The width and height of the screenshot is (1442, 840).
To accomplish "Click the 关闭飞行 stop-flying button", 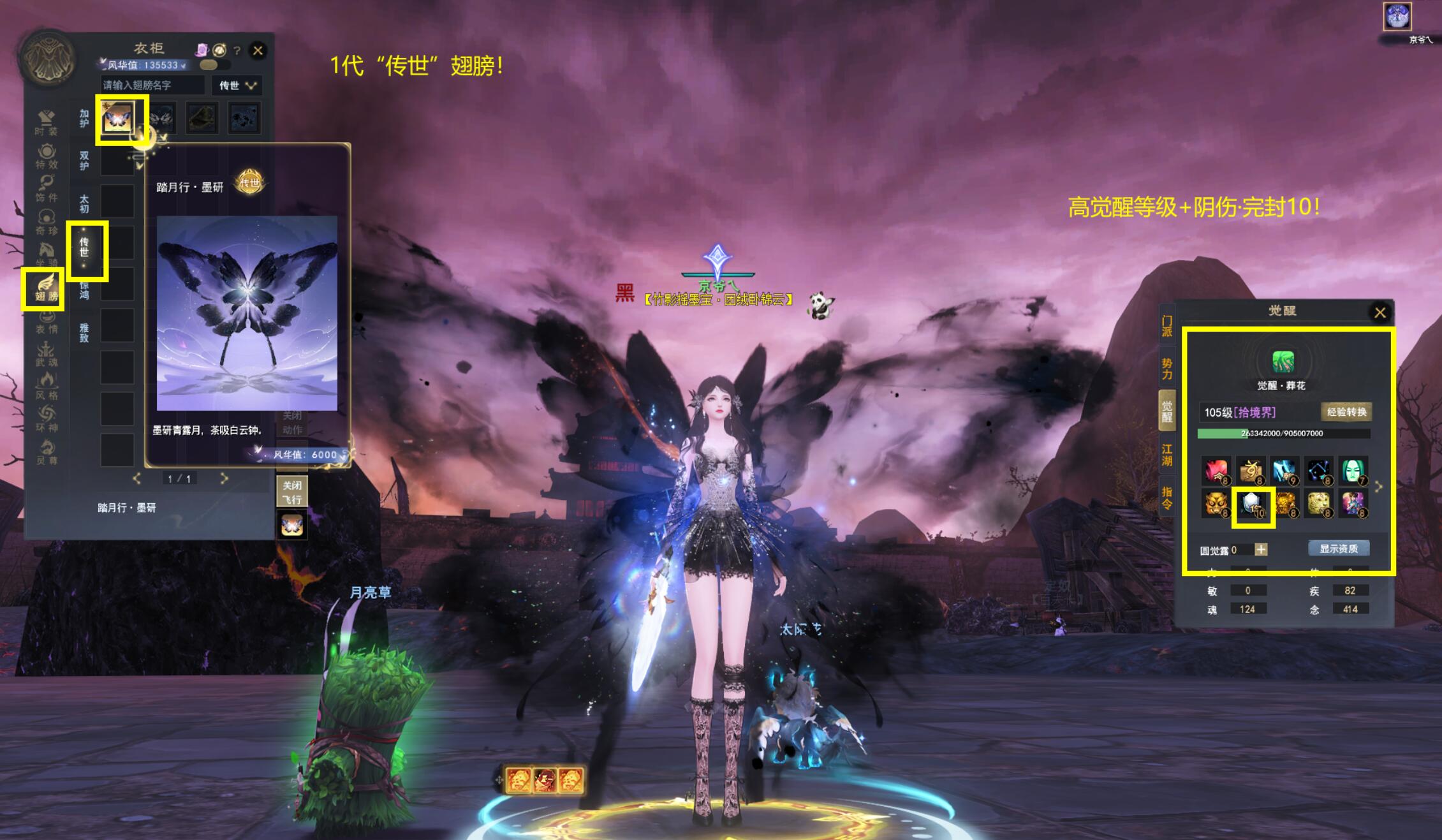I will [x=292, y=492].
